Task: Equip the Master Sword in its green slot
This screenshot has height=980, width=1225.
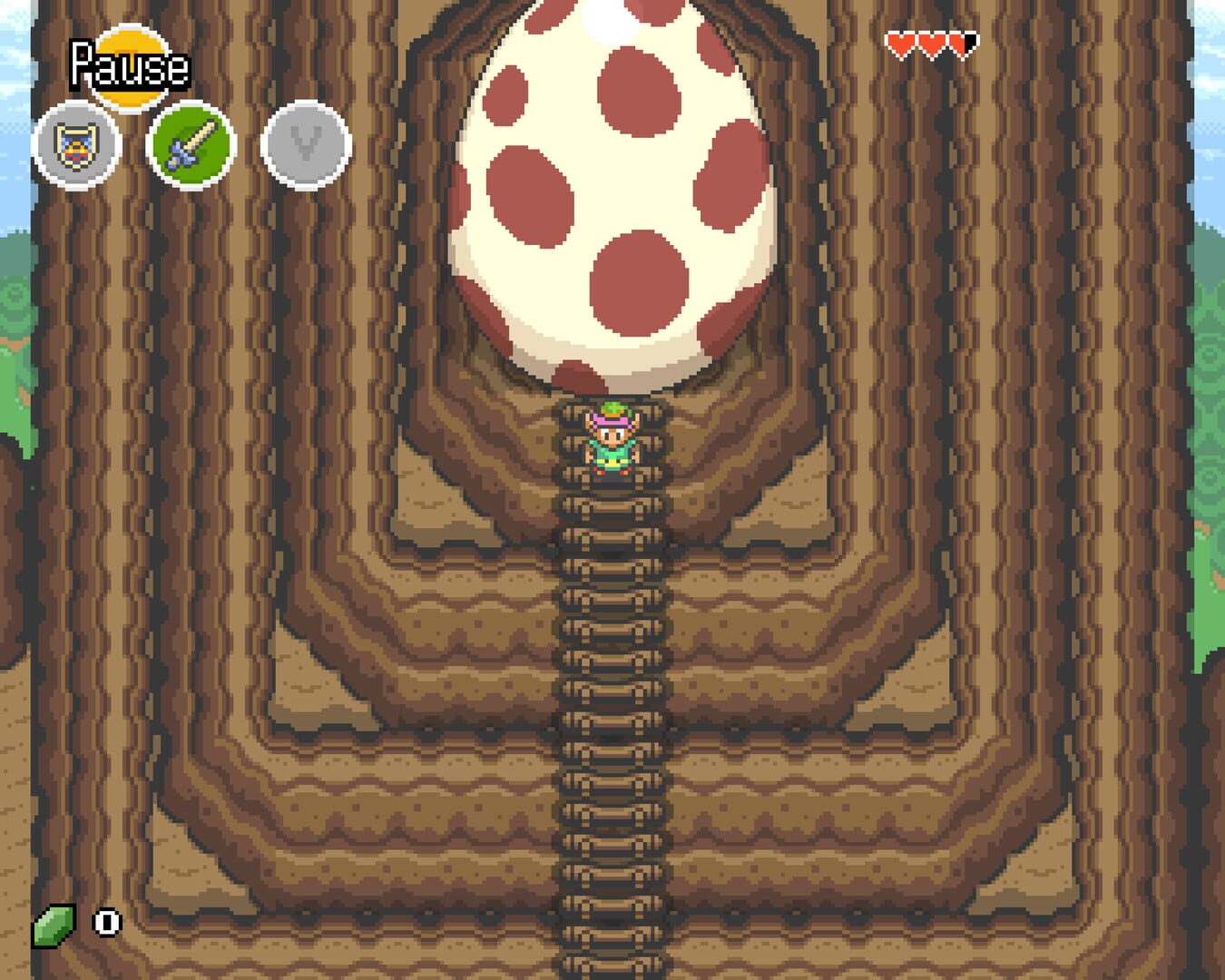Action: [188, 145]
